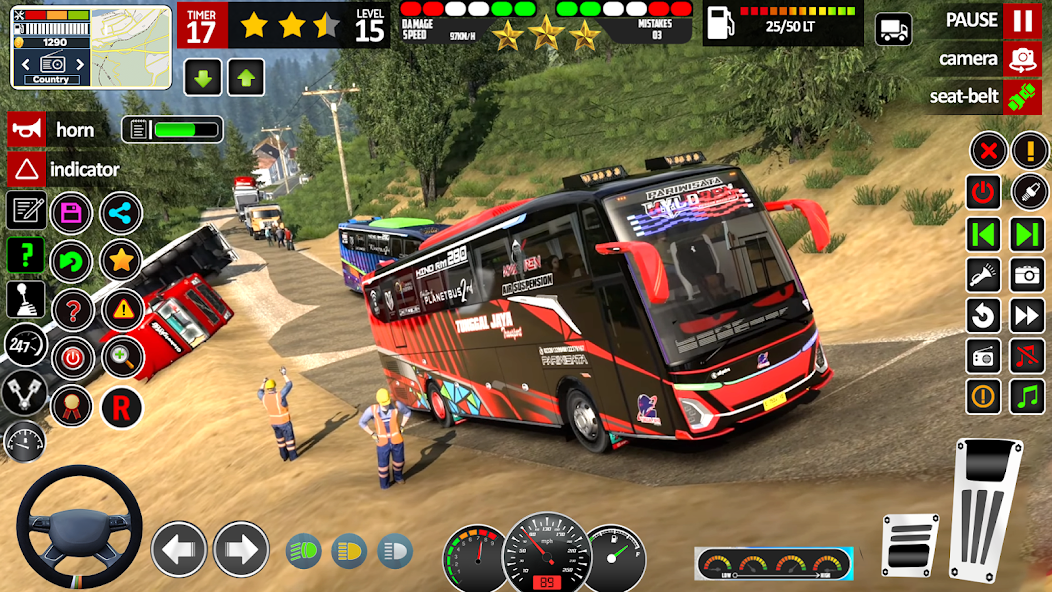
Task: Click the red letter R button
Action: tap(121, 407)
